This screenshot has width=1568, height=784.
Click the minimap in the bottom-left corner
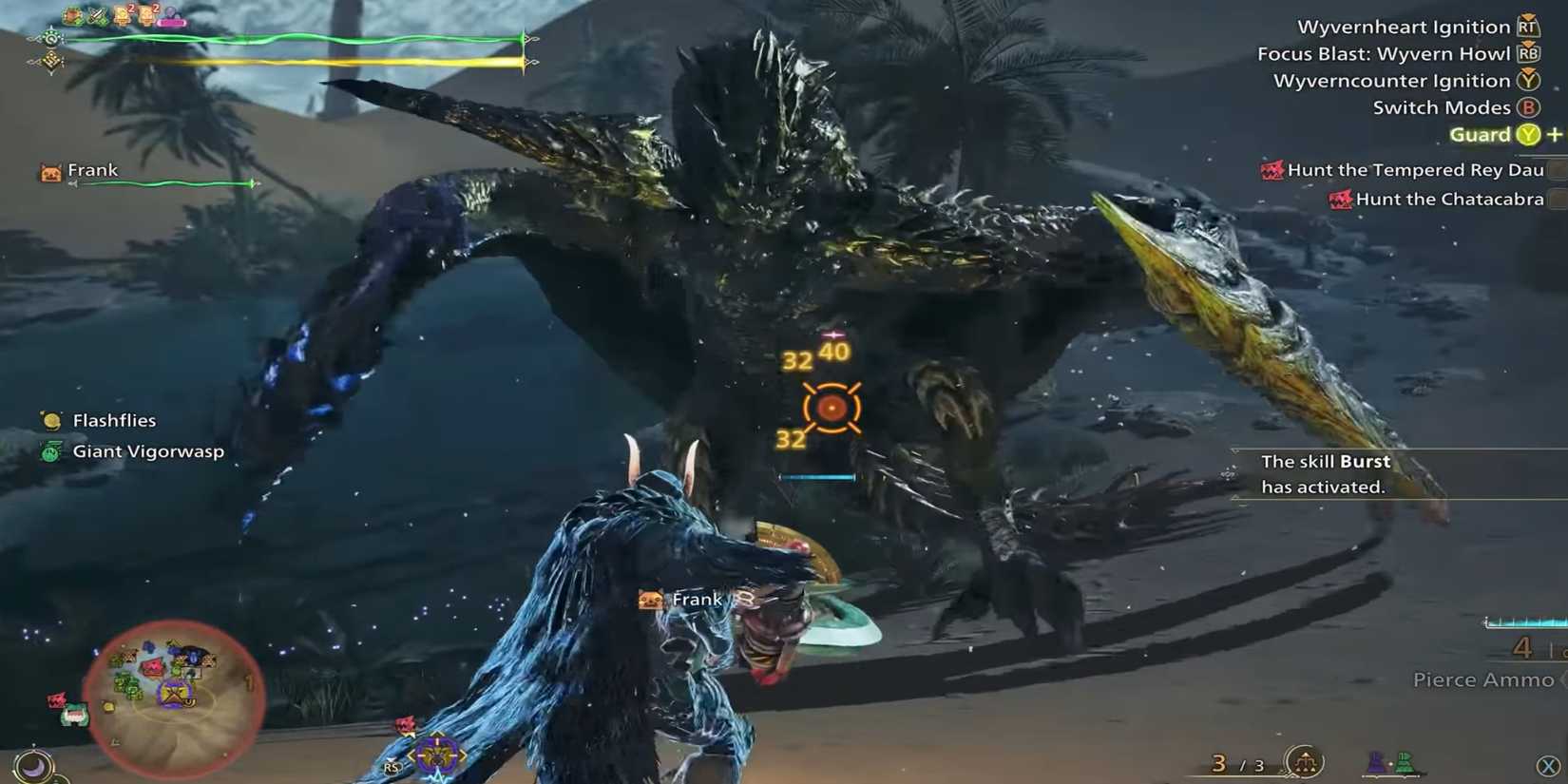pos(176,700)
